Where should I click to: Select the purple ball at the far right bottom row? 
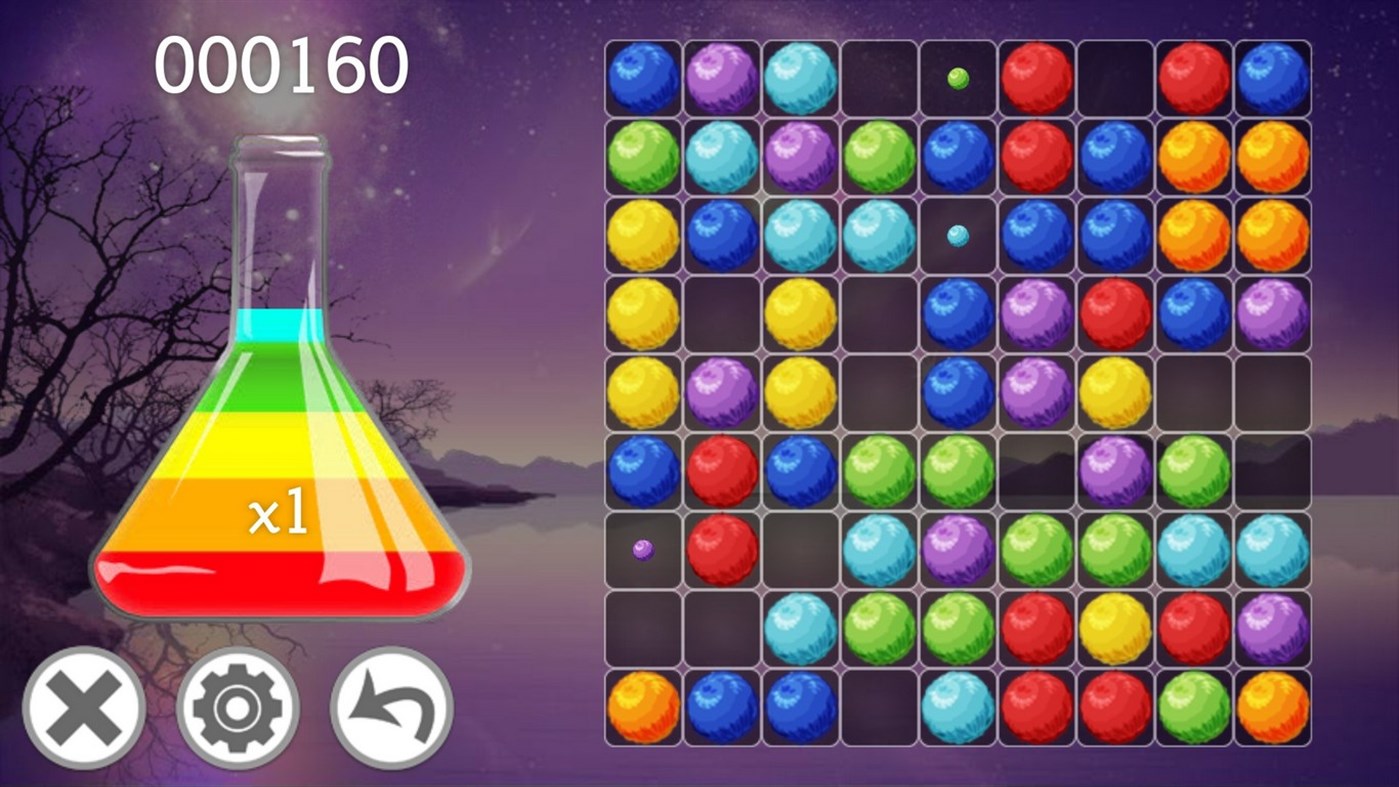point(1274,627)
